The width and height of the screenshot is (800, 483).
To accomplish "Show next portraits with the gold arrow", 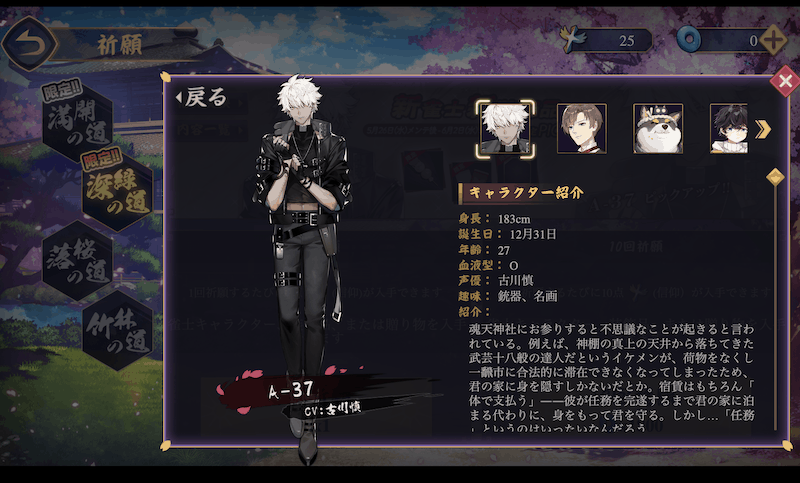I will pyautogui.click(x=763, y=129).
